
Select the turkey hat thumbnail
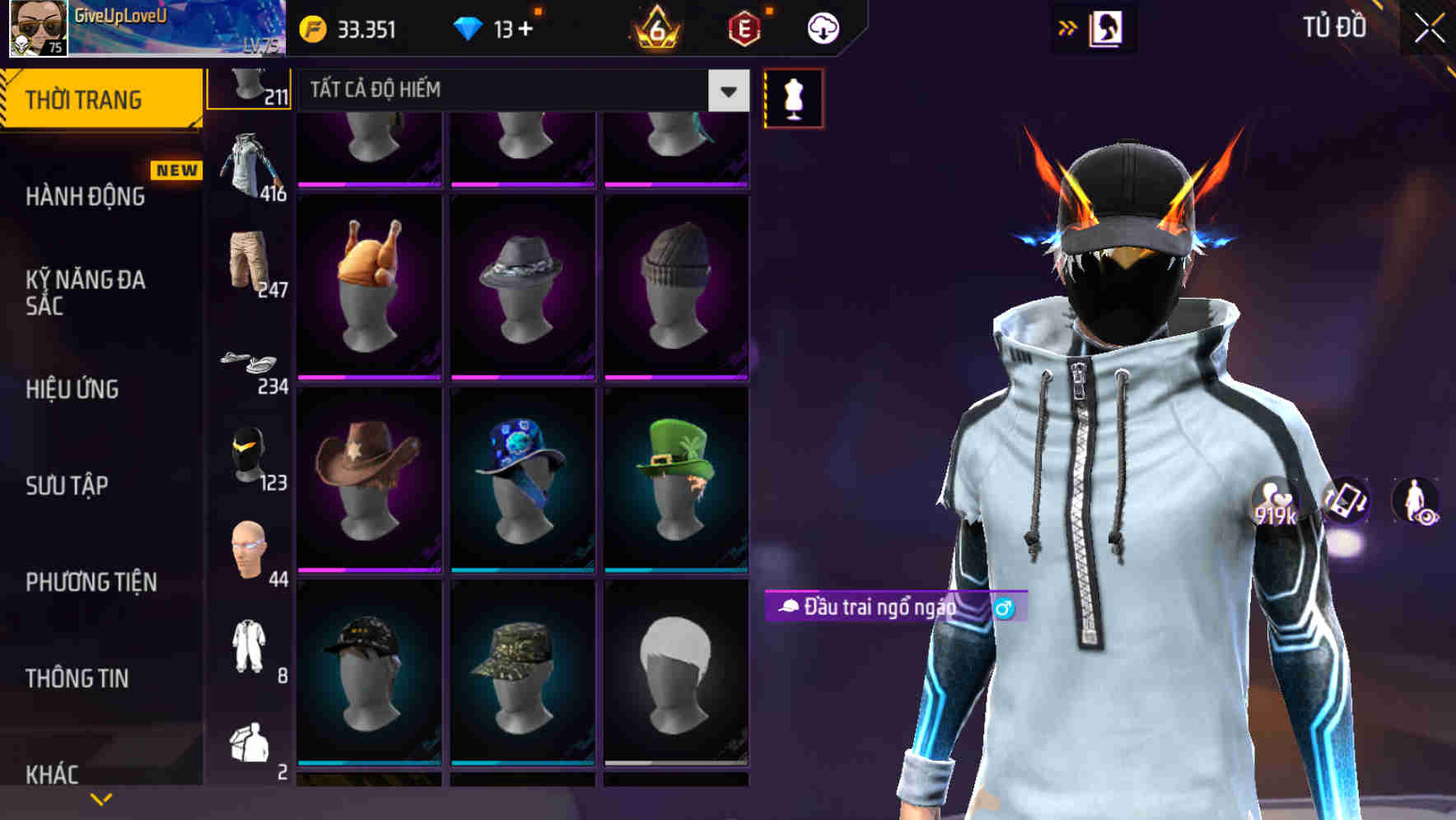[369, 284]
